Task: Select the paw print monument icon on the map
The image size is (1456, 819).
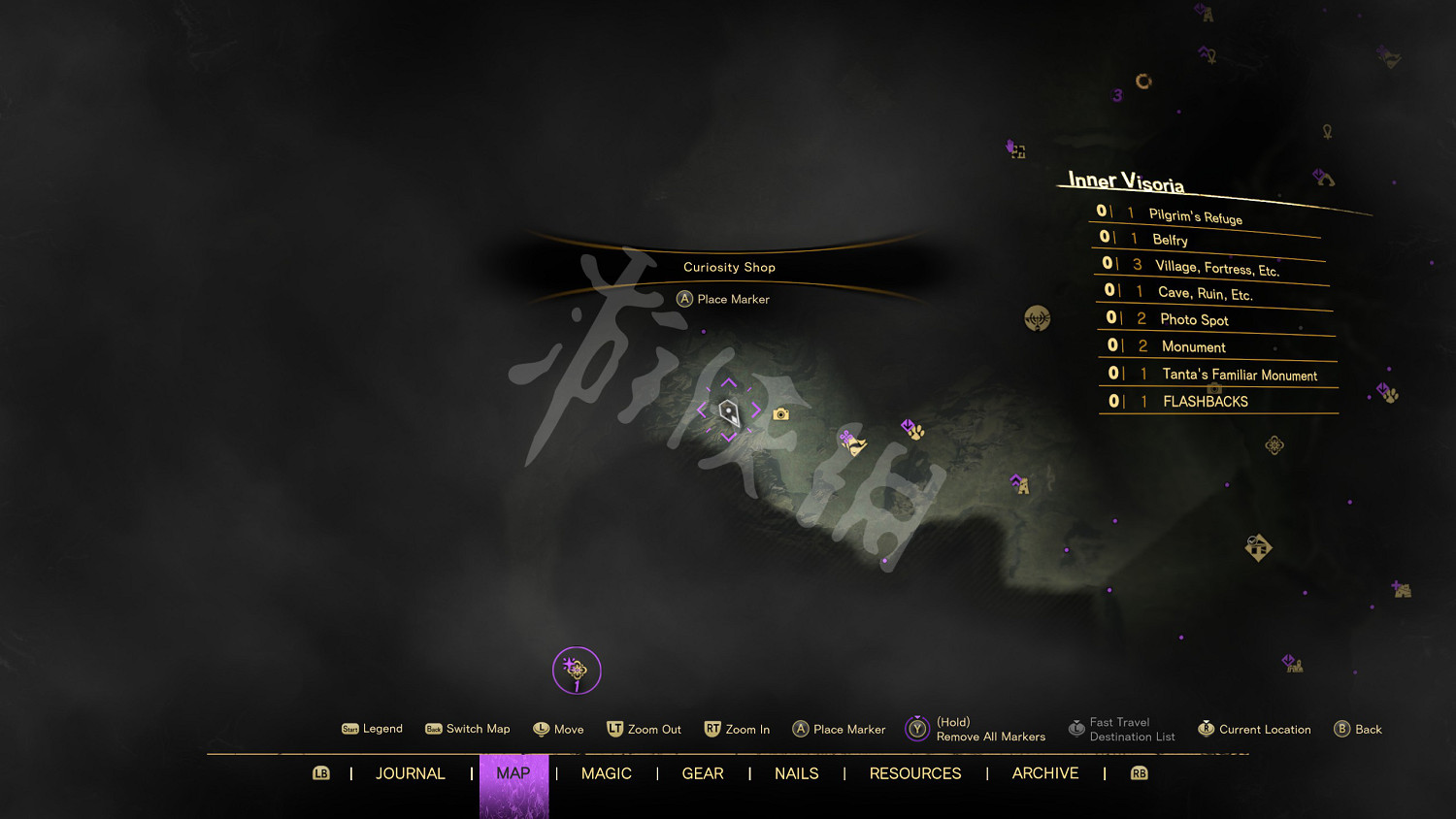Action: point(916,434)
